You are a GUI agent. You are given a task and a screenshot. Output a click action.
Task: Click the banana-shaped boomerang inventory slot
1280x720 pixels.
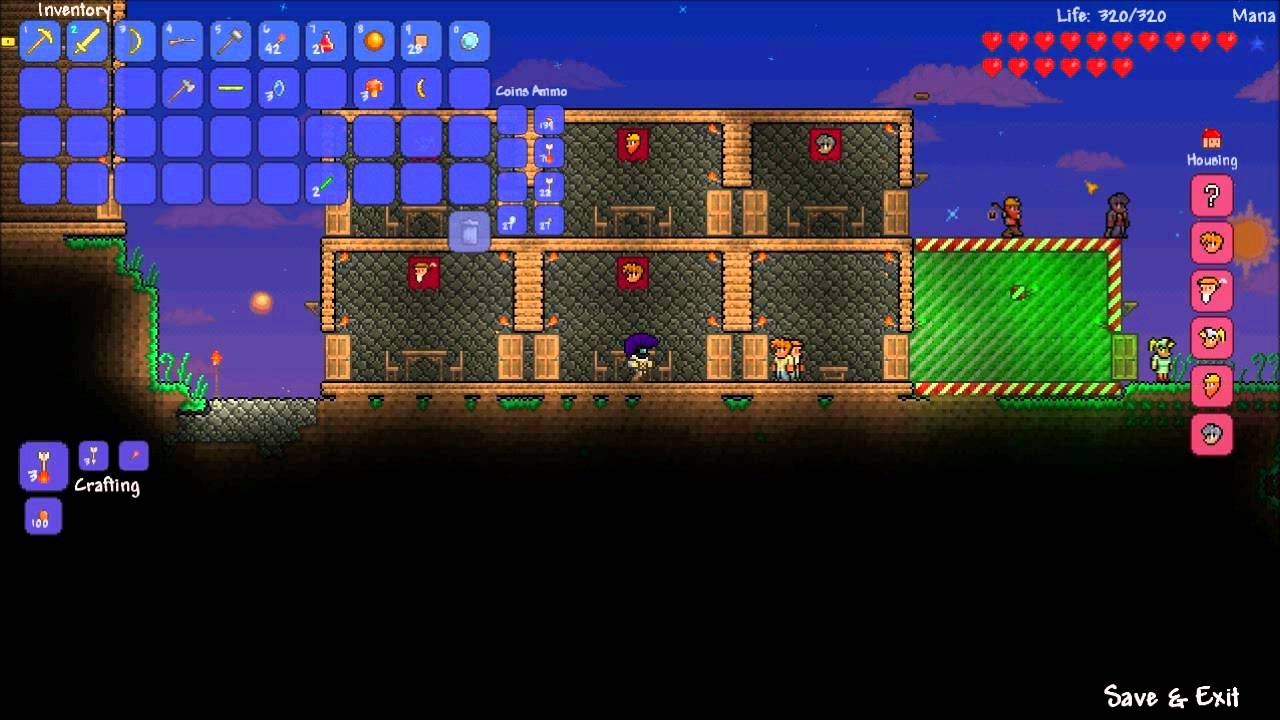pos(421,89)
